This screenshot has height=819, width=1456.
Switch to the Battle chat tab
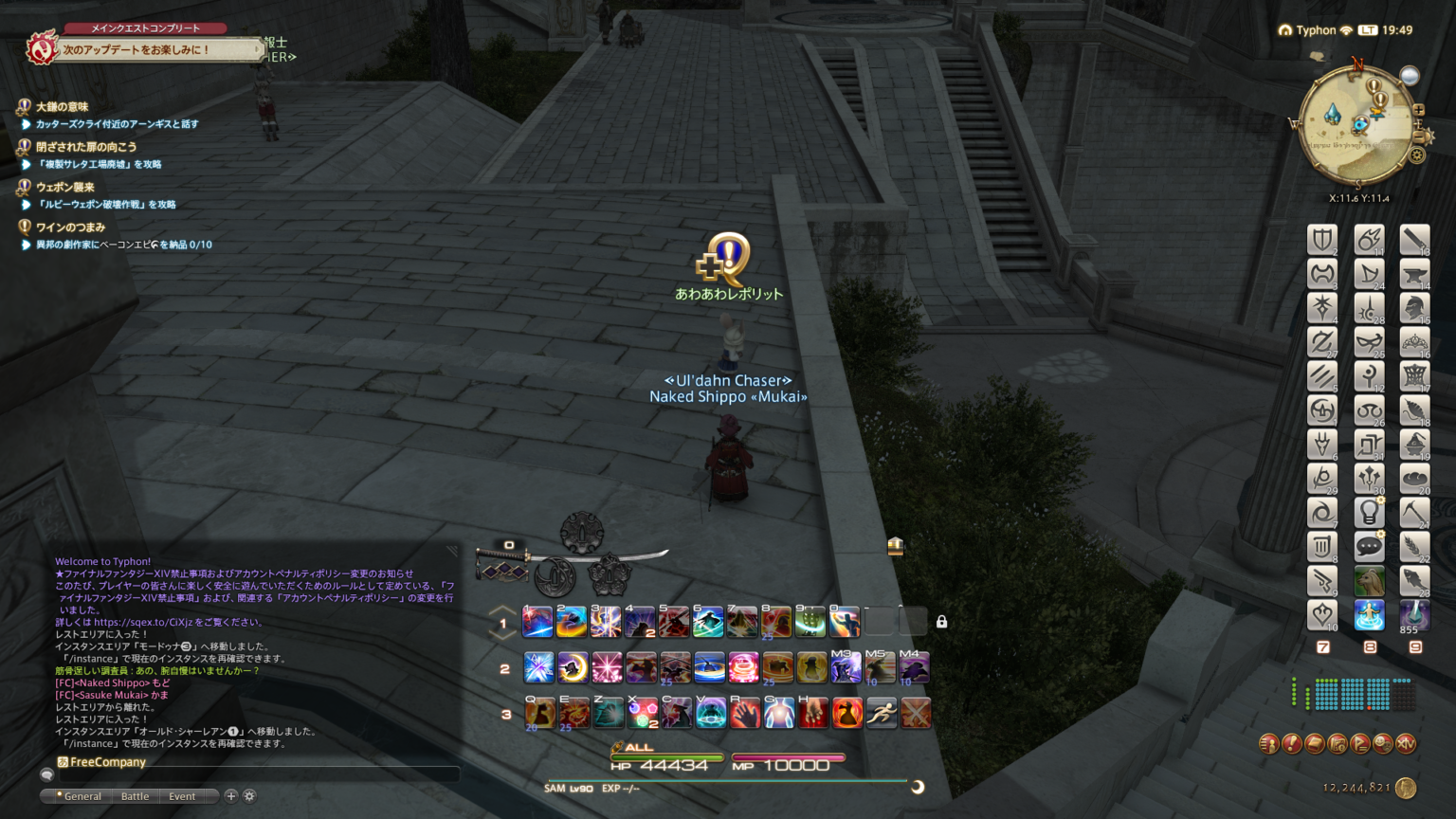coord(134,796)
